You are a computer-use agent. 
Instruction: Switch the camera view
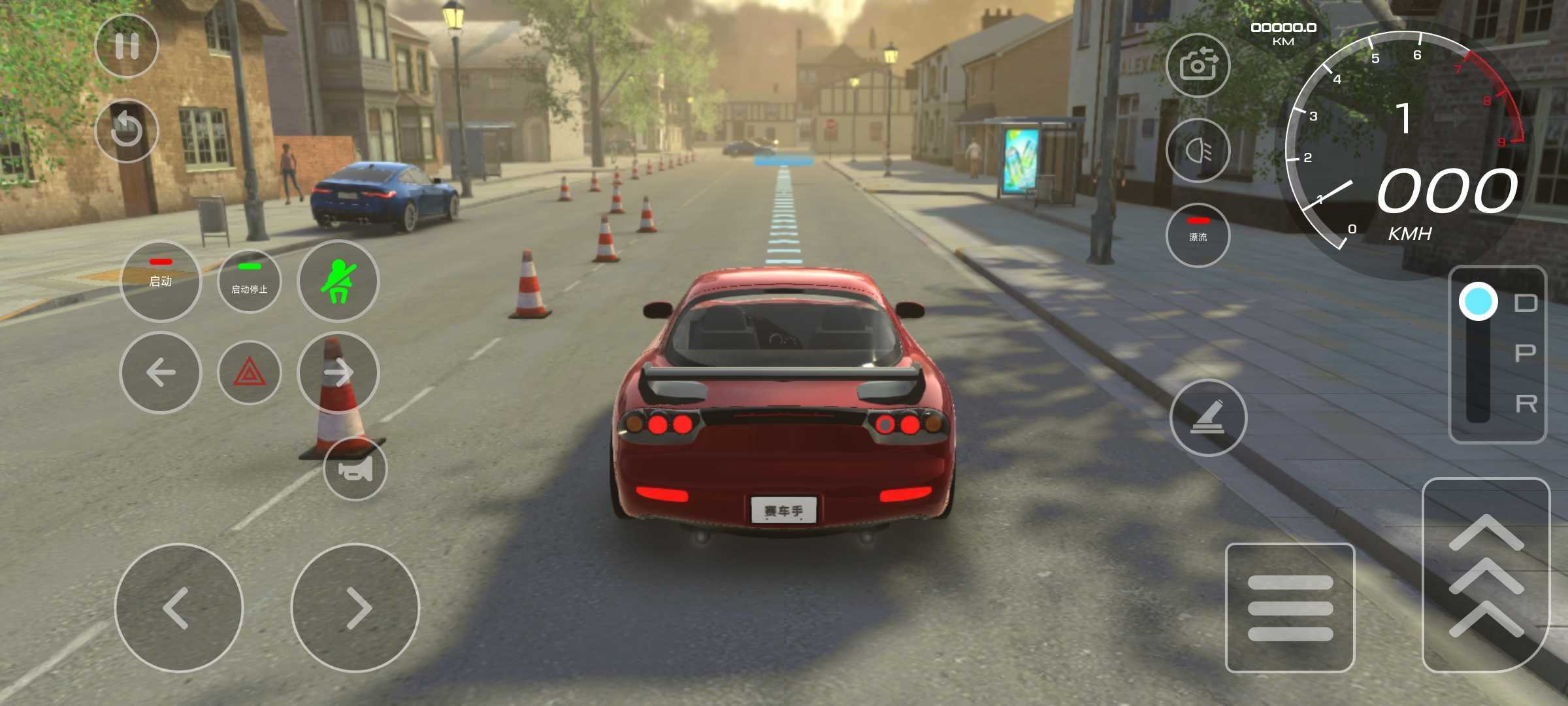click(1198, 65)
